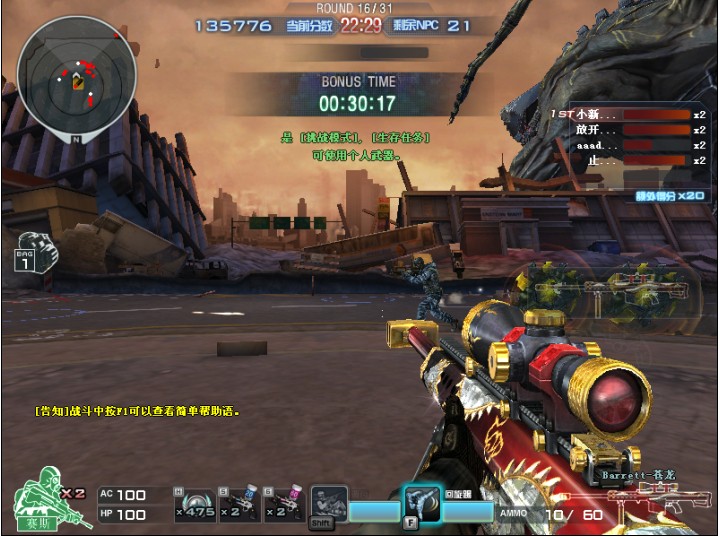The height and width of the screenshot is (537, 720).
Task: Open the BAG 1 backpack icon
Action: [34, 252]
